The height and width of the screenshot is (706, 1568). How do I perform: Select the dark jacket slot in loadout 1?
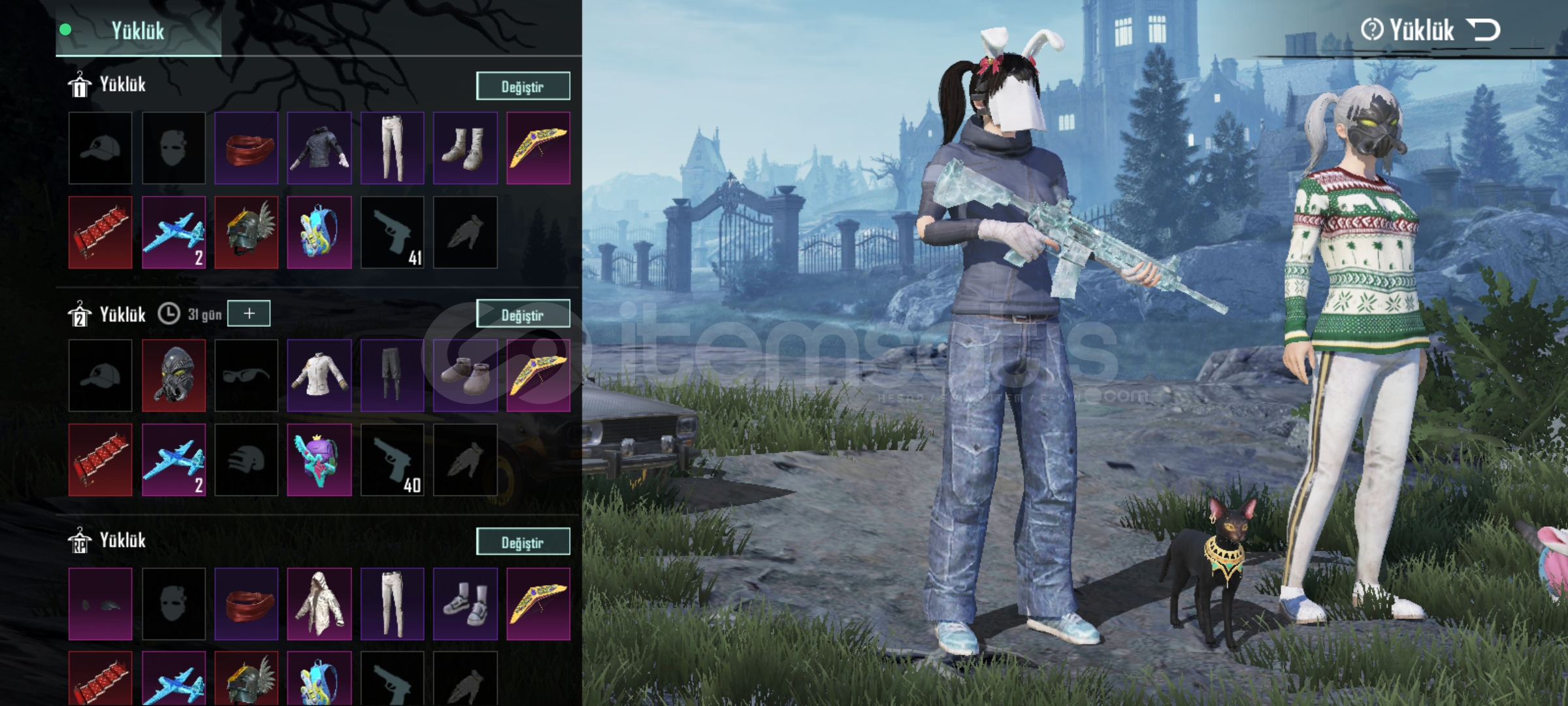pyautogui.click(x=319, y=148)
